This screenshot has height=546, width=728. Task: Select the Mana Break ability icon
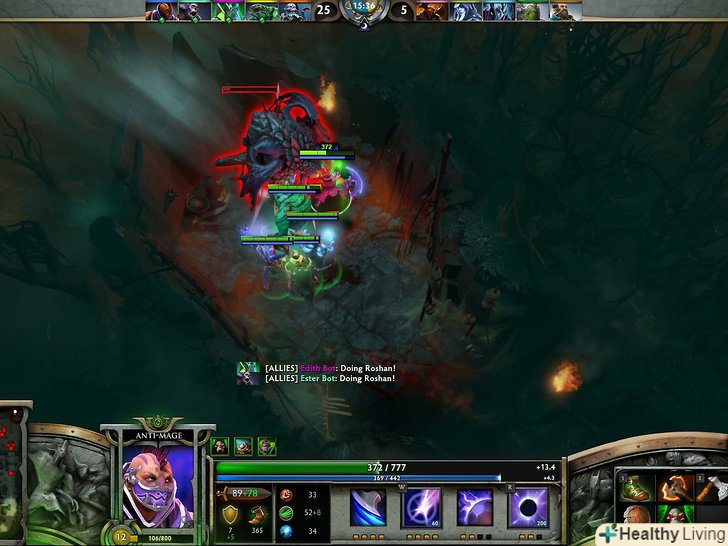coord(367,508)
